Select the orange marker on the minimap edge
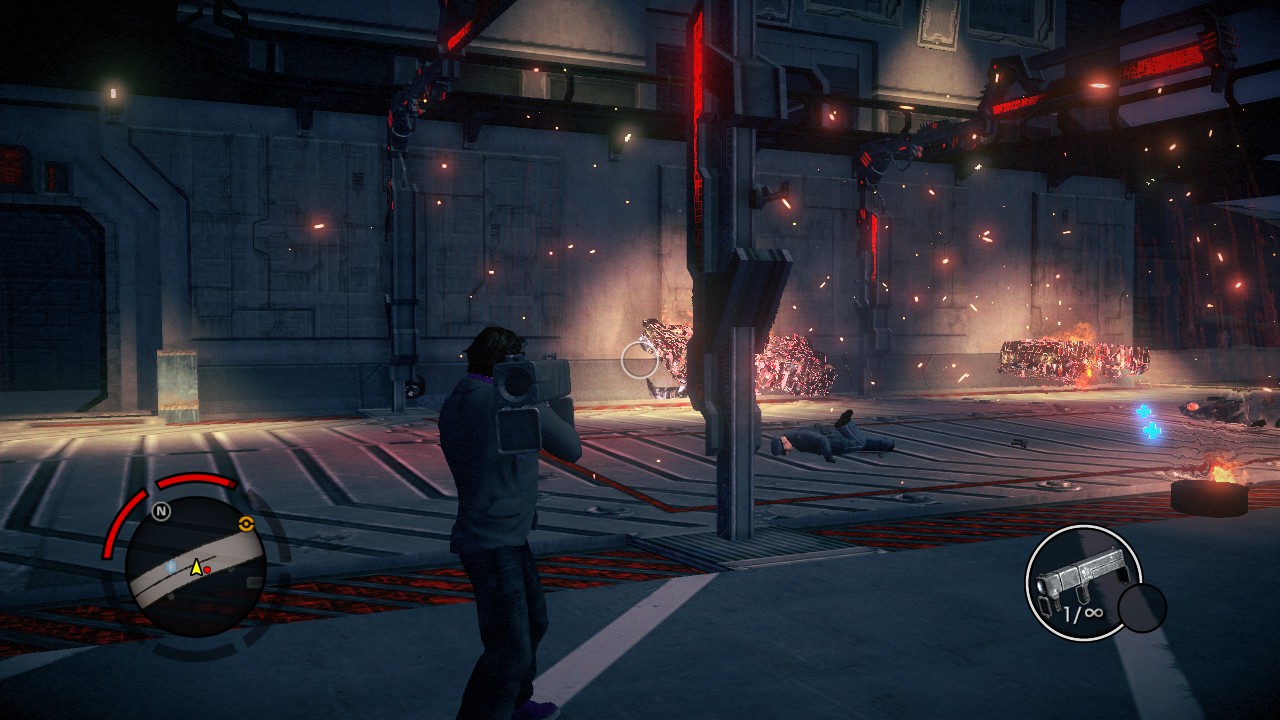The height and width of the screenshot is (720, 1280). [x=245, y=523]
